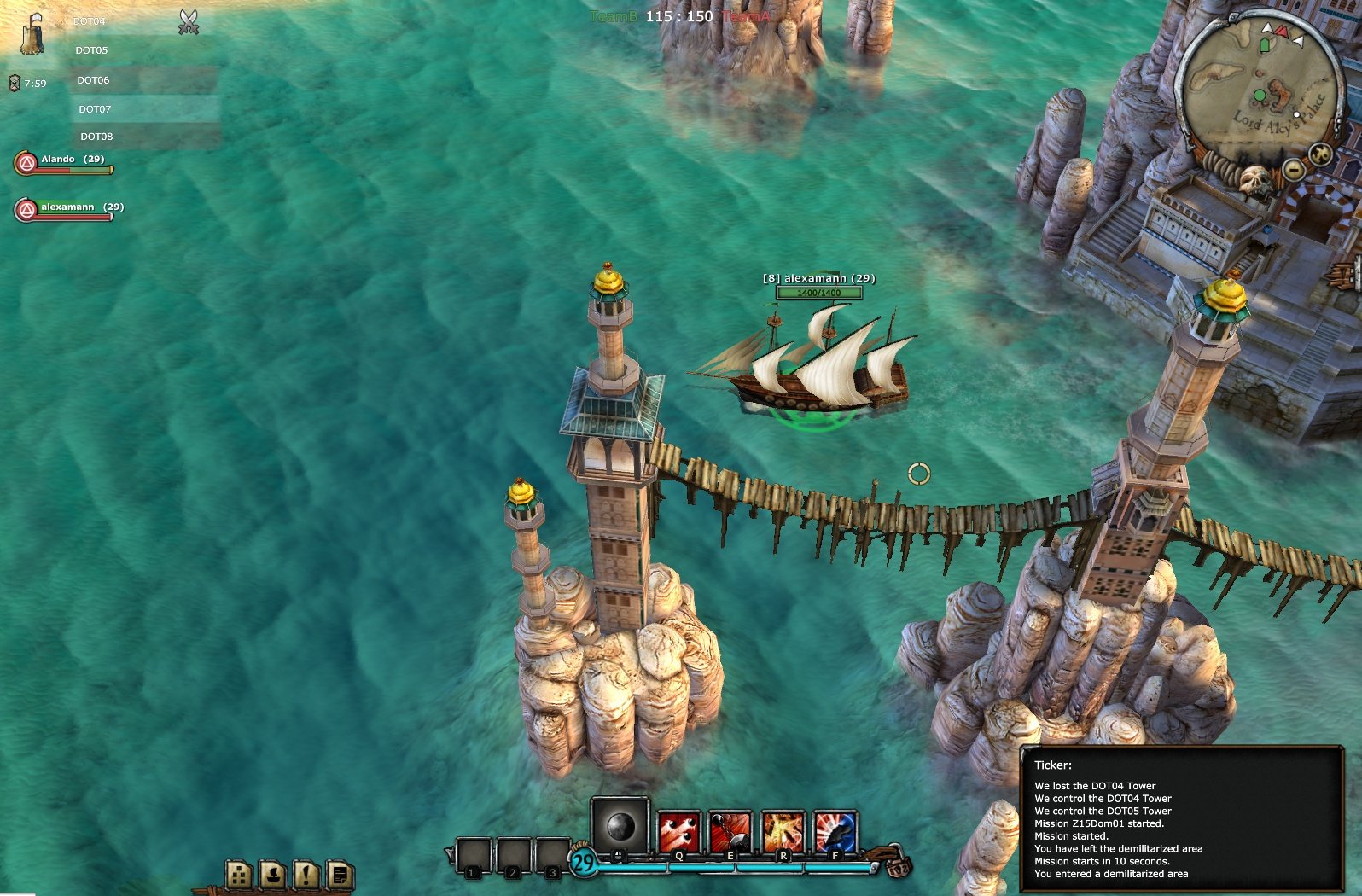Use the chain shot E ability
This screenshot has width=1362, height=896.
[730, 831]
